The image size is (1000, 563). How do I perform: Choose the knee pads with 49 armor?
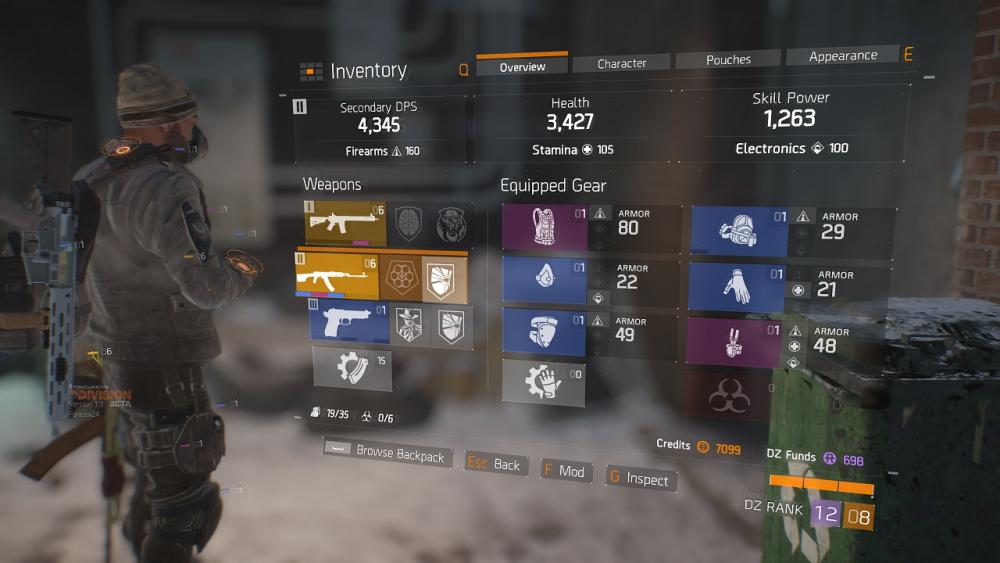(545, 333)
